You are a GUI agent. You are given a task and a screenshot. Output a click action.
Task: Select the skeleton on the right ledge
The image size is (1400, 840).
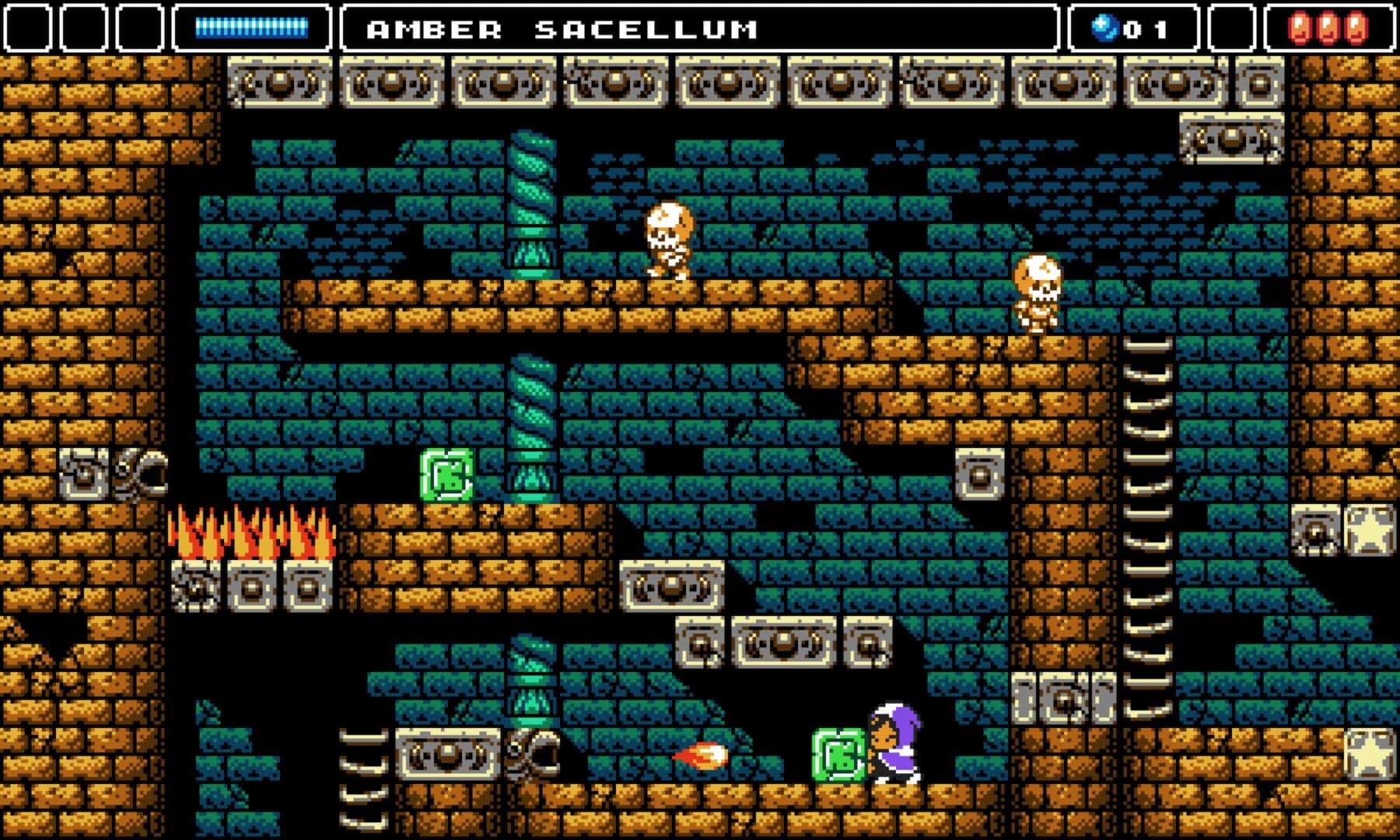point(1038,296)
